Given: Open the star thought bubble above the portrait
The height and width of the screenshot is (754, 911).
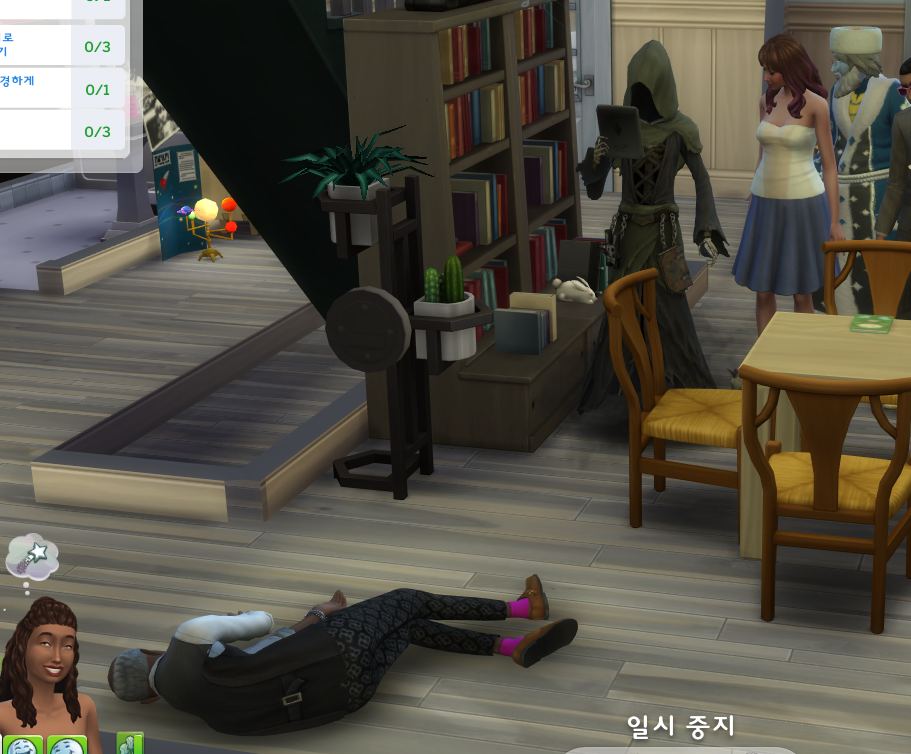Looking at the screenshot, I should pyautogui.click(x=33, y=556).
